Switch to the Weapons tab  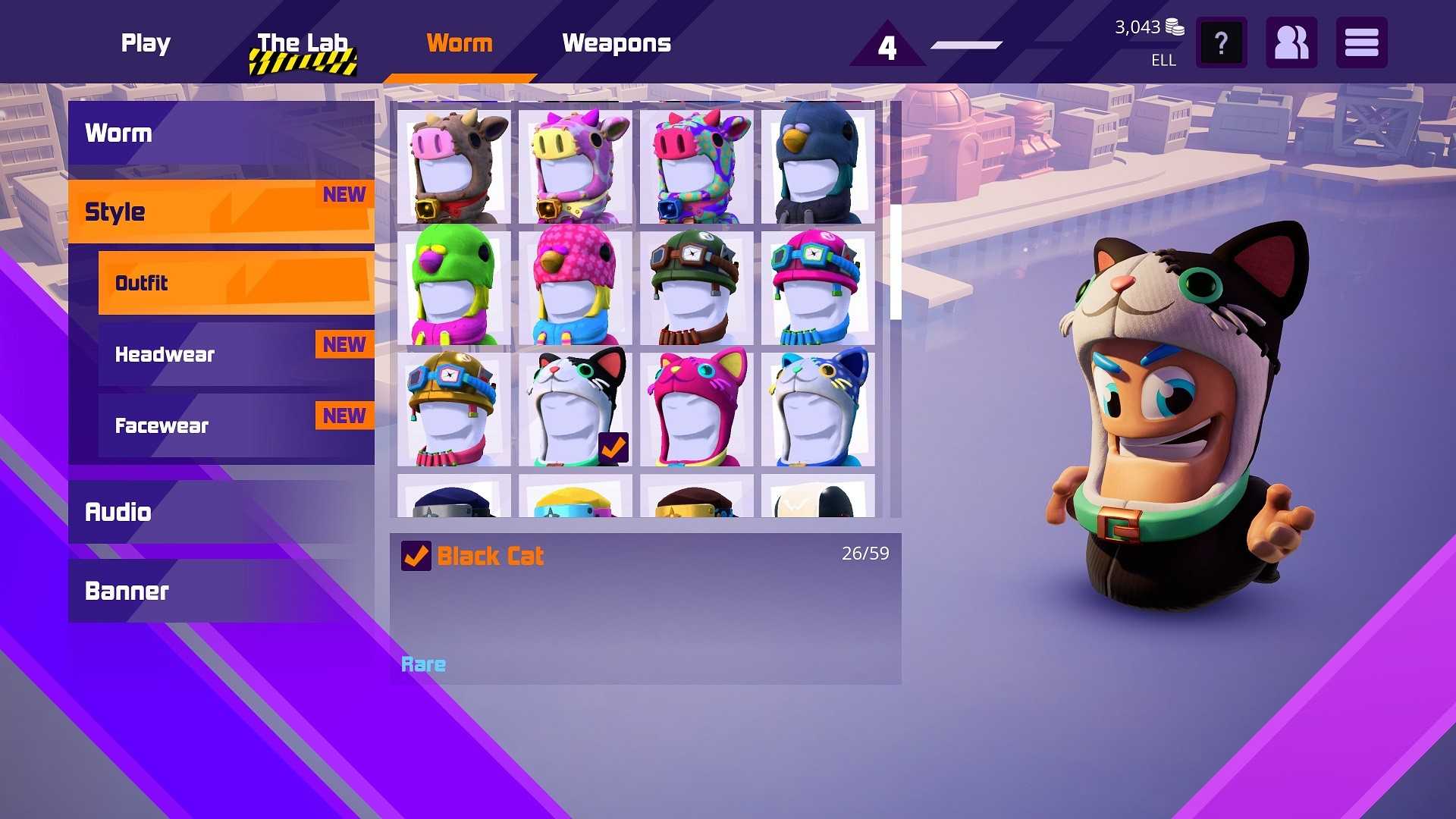click(x=616, y=43)
